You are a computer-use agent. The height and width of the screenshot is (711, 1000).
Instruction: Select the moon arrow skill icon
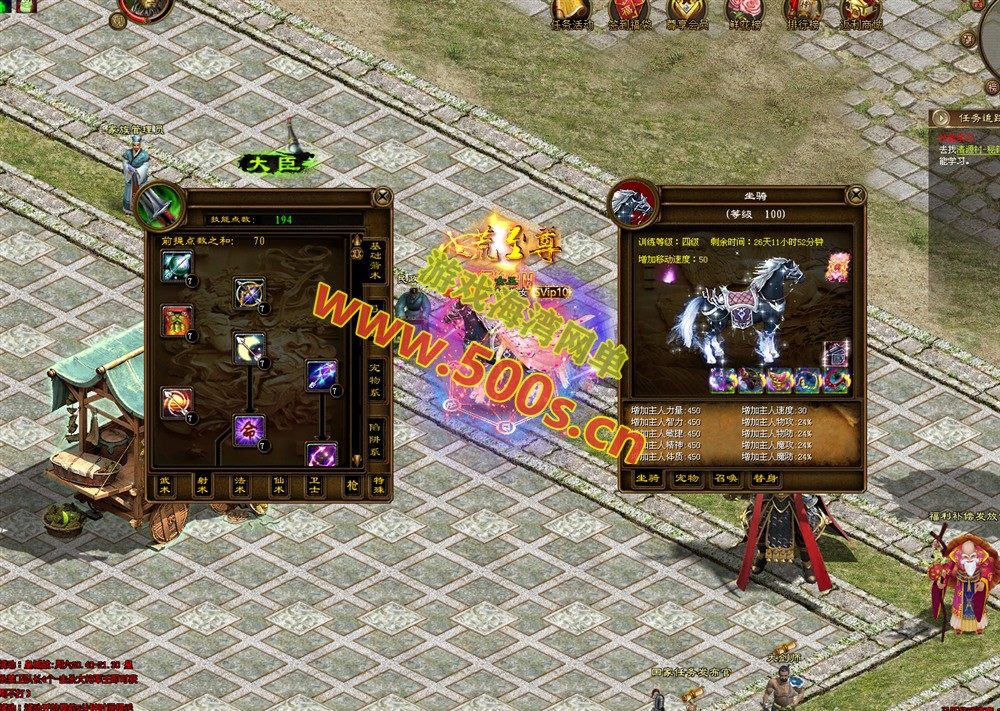(249, 347)
